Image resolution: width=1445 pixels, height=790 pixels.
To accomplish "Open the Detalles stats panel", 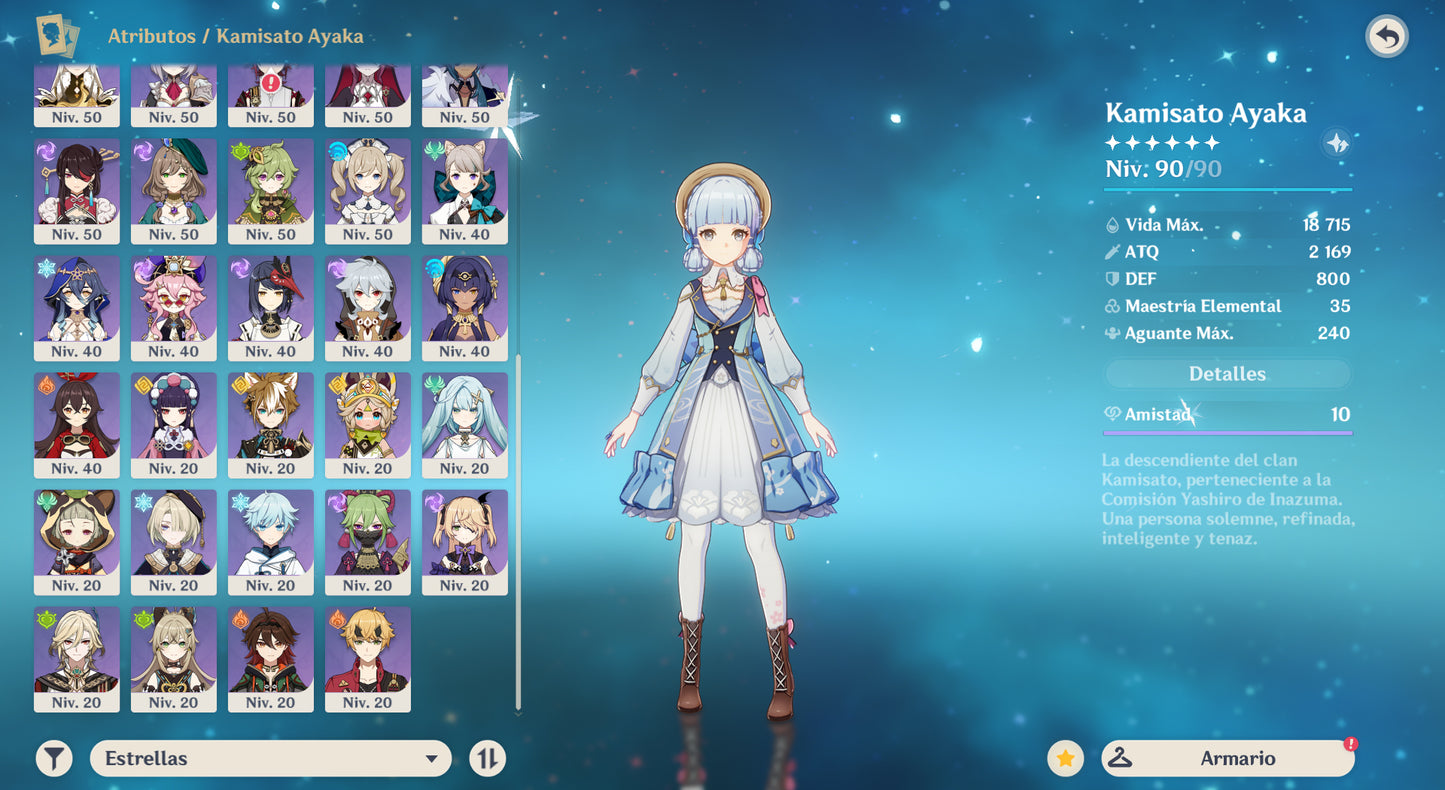I will point(1227,374).
